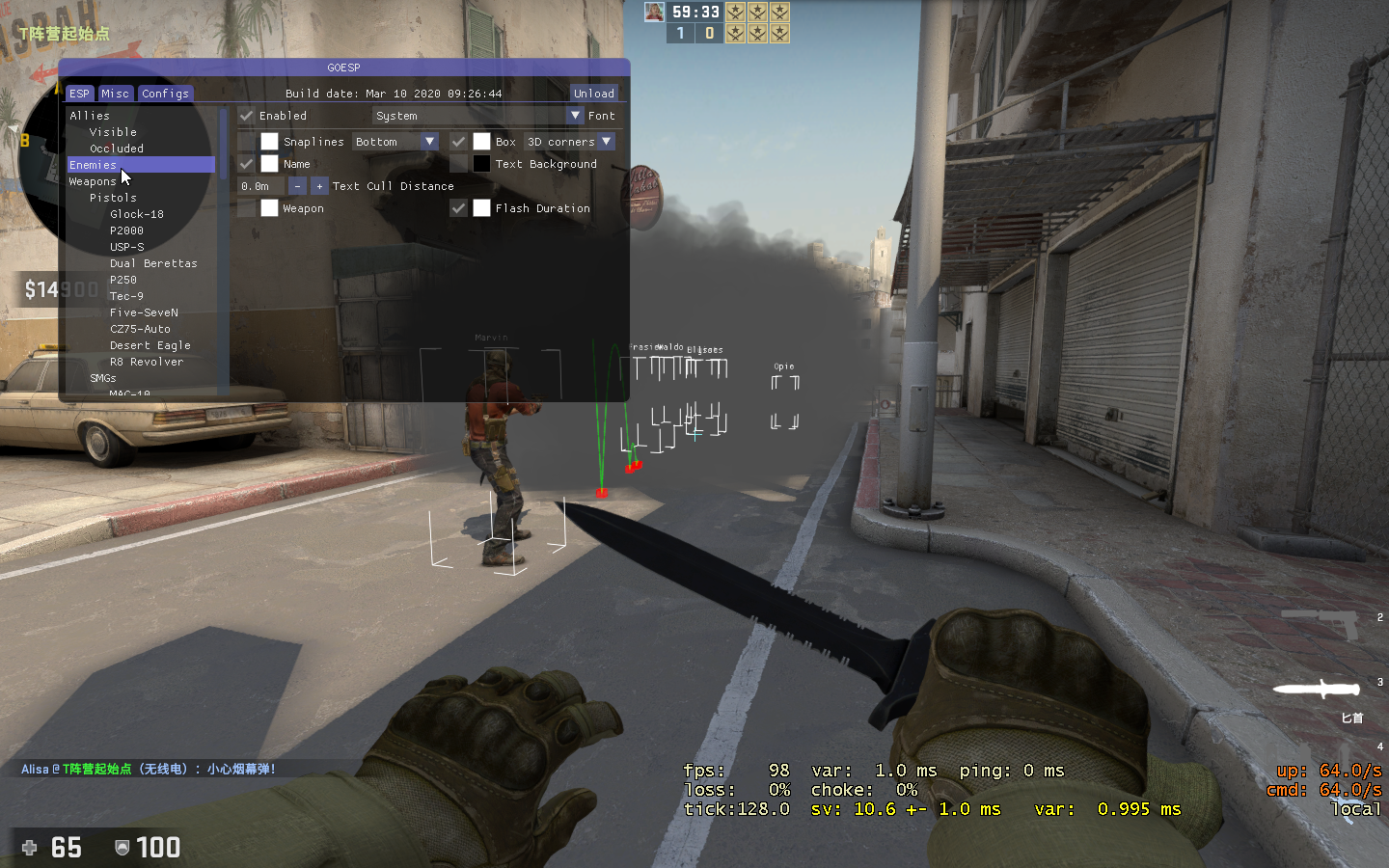Viewport: 1389px width, 868px height.
Task: Click the Unload button
Action: point(593,94)
